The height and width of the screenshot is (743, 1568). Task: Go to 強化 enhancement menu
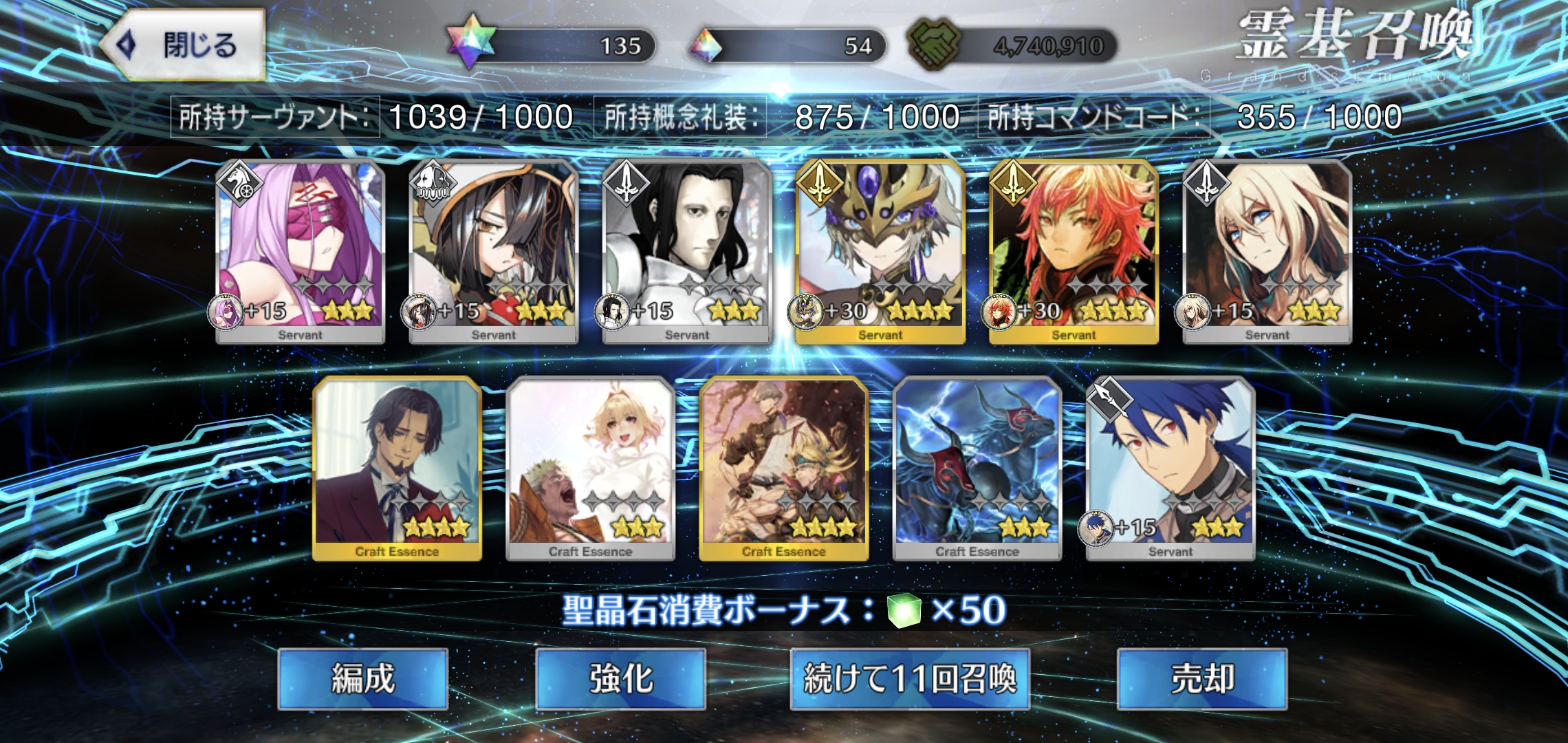pos(620,679)
